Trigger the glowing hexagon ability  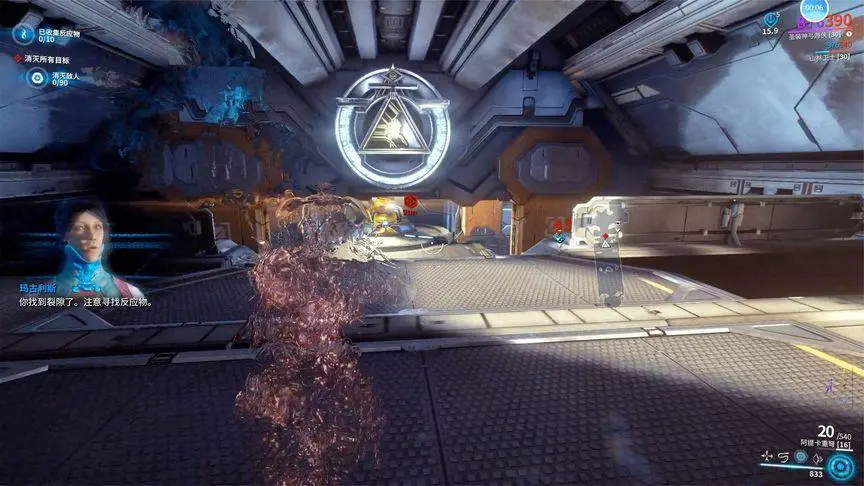point(801,457)
